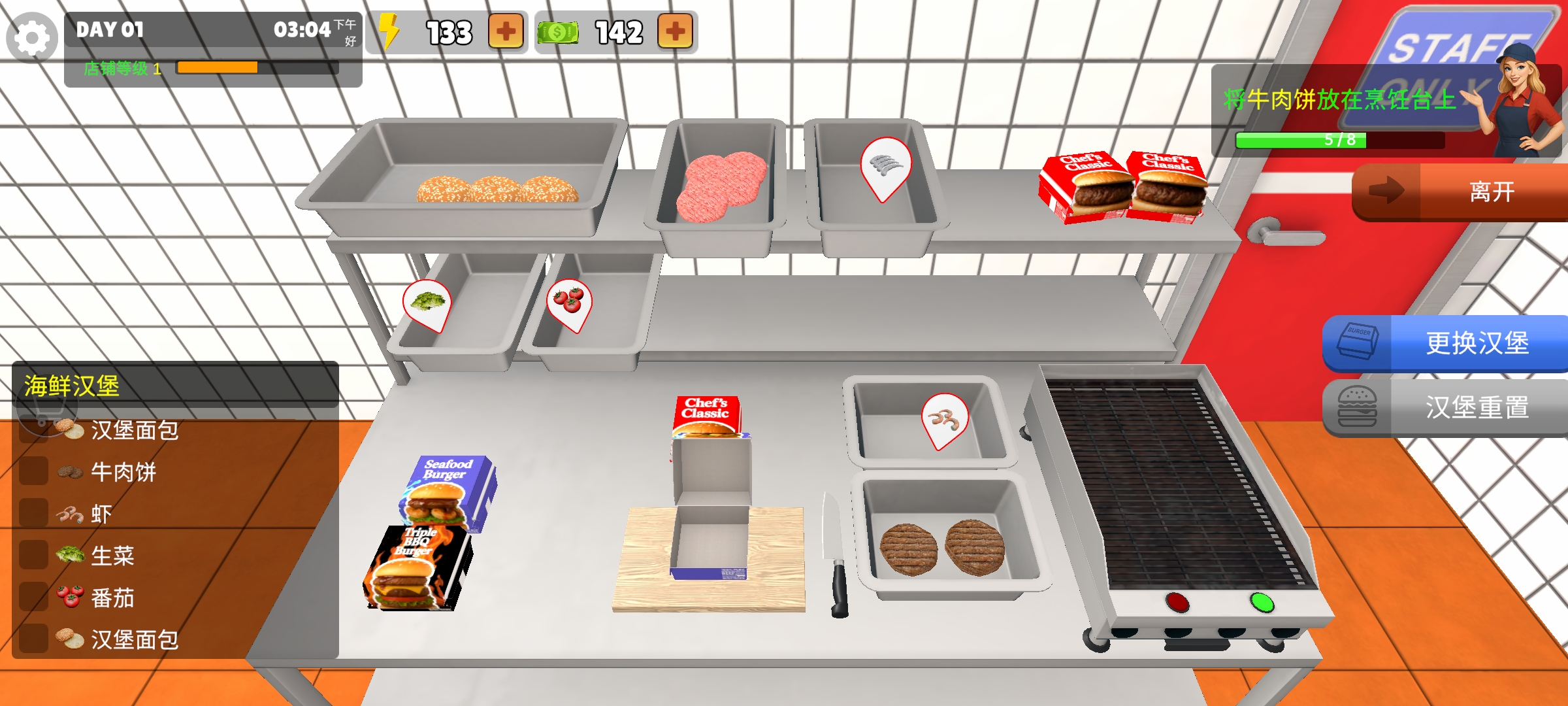
Task: Select the shrimp marker pin
Action: pyautogui.click(x=944, y=419)
